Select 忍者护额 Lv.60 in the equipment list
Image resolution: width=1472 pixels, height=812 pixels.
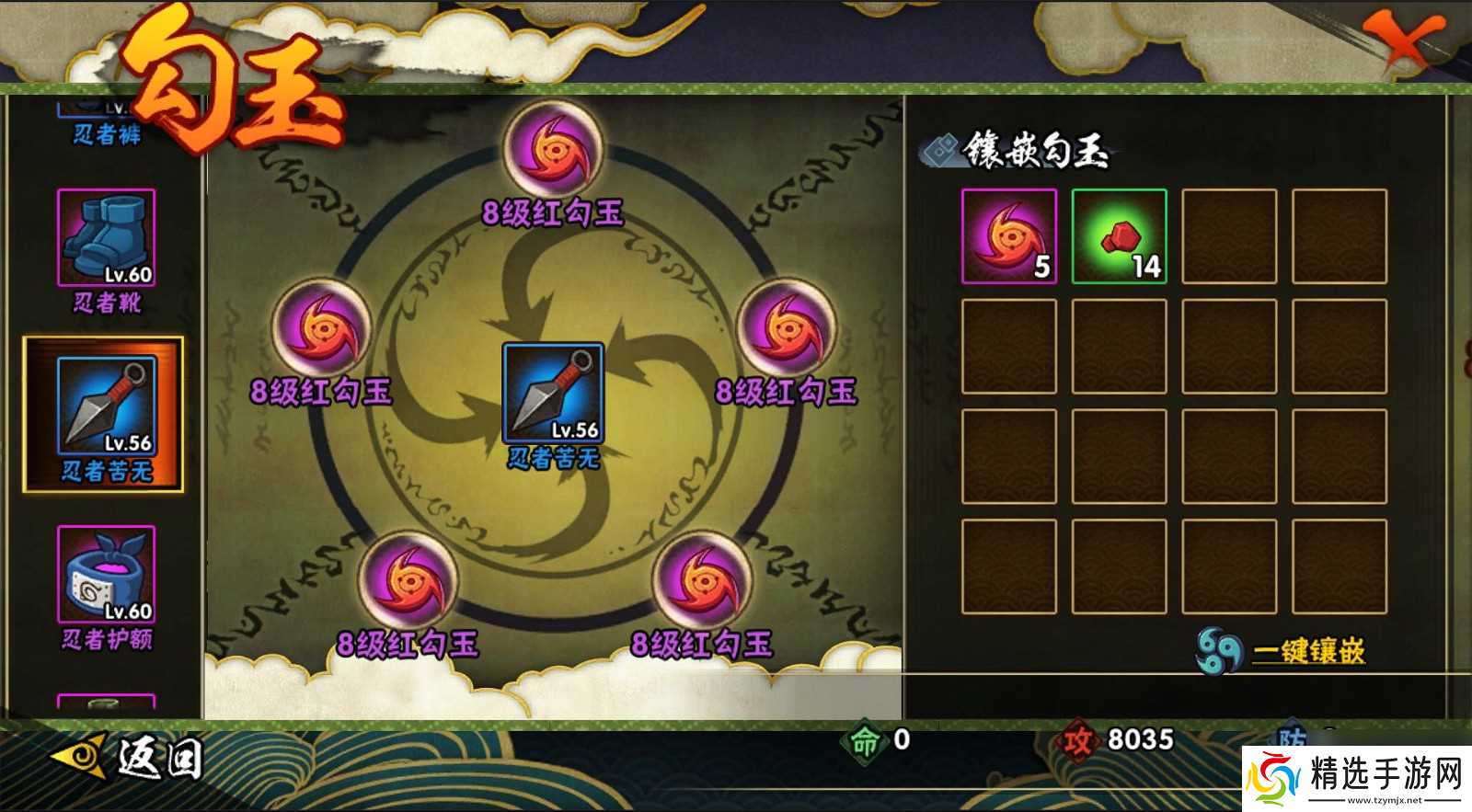point(104,575)
